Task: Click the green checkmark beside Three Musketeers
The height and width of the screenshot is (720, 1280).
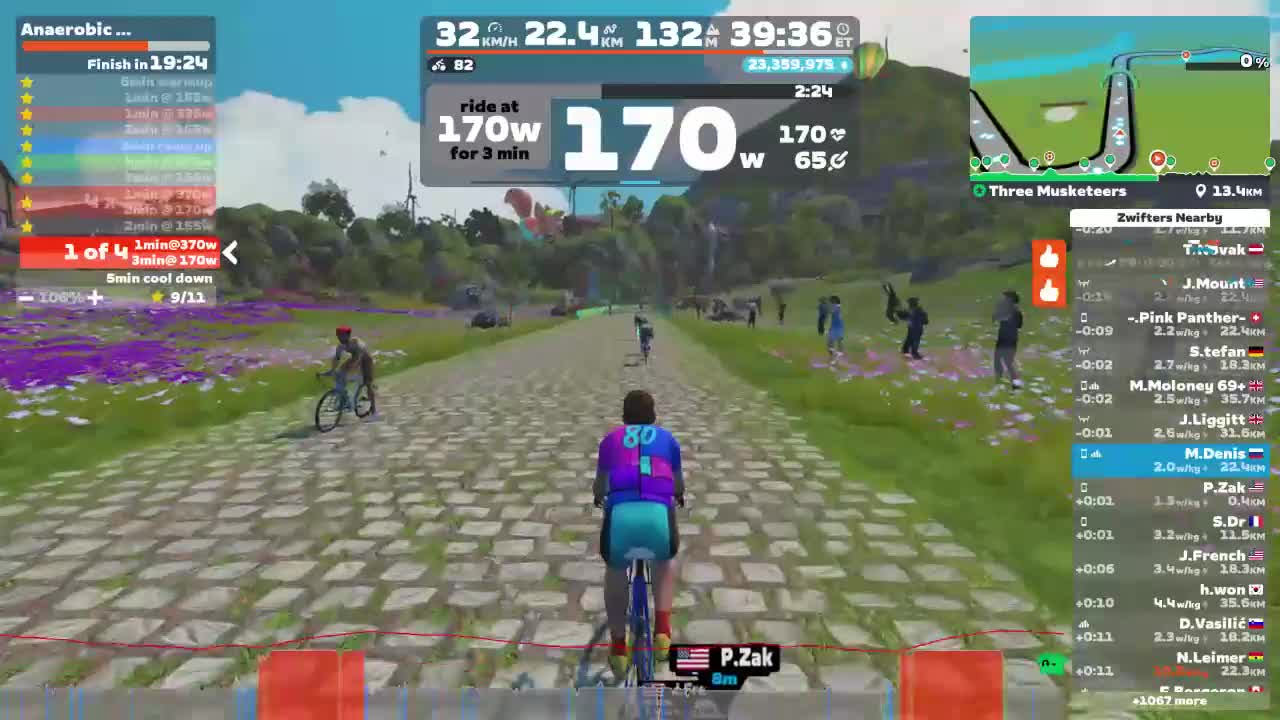Action: coord(980,191)
